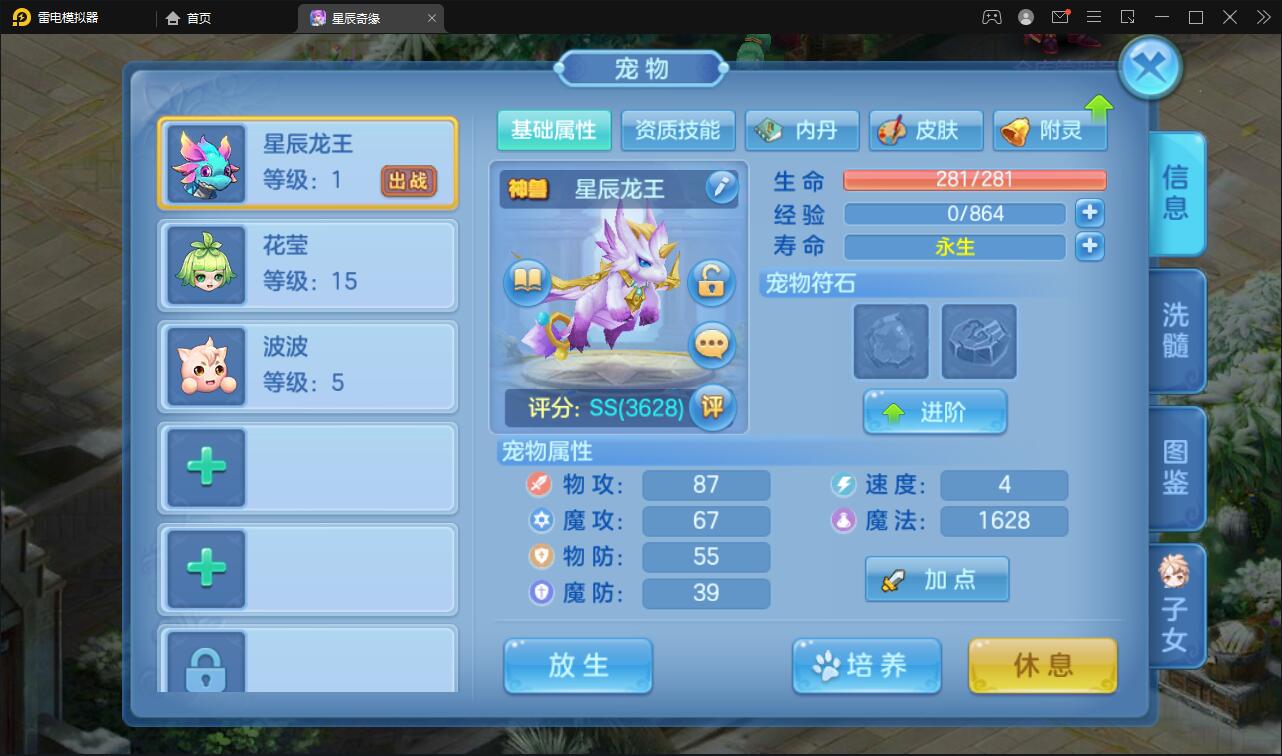Open the emulator menu via hamburger icon
Screen dimensions: 1282x756
1094,16
